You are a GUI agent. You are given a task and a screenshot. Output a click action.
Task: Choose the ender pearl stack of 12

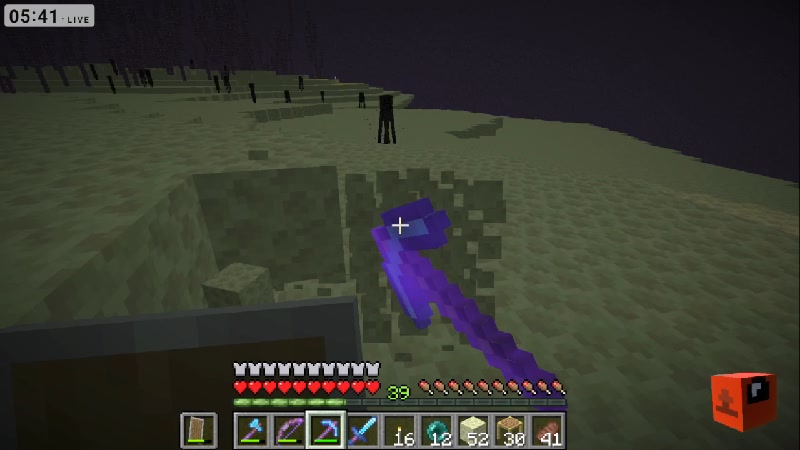437,431
